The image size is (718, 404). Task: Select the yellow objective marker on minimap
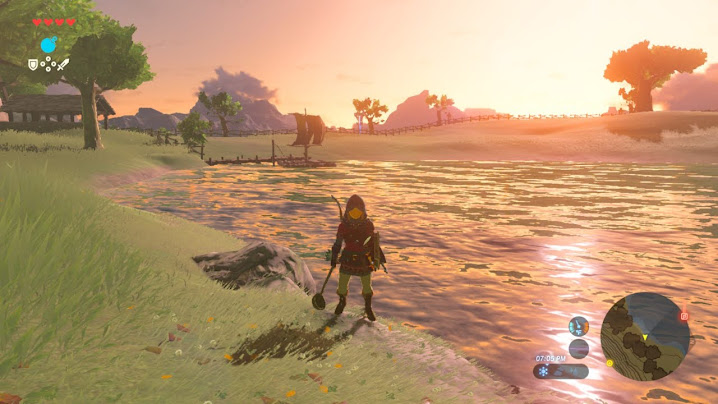tap(609, 362)
